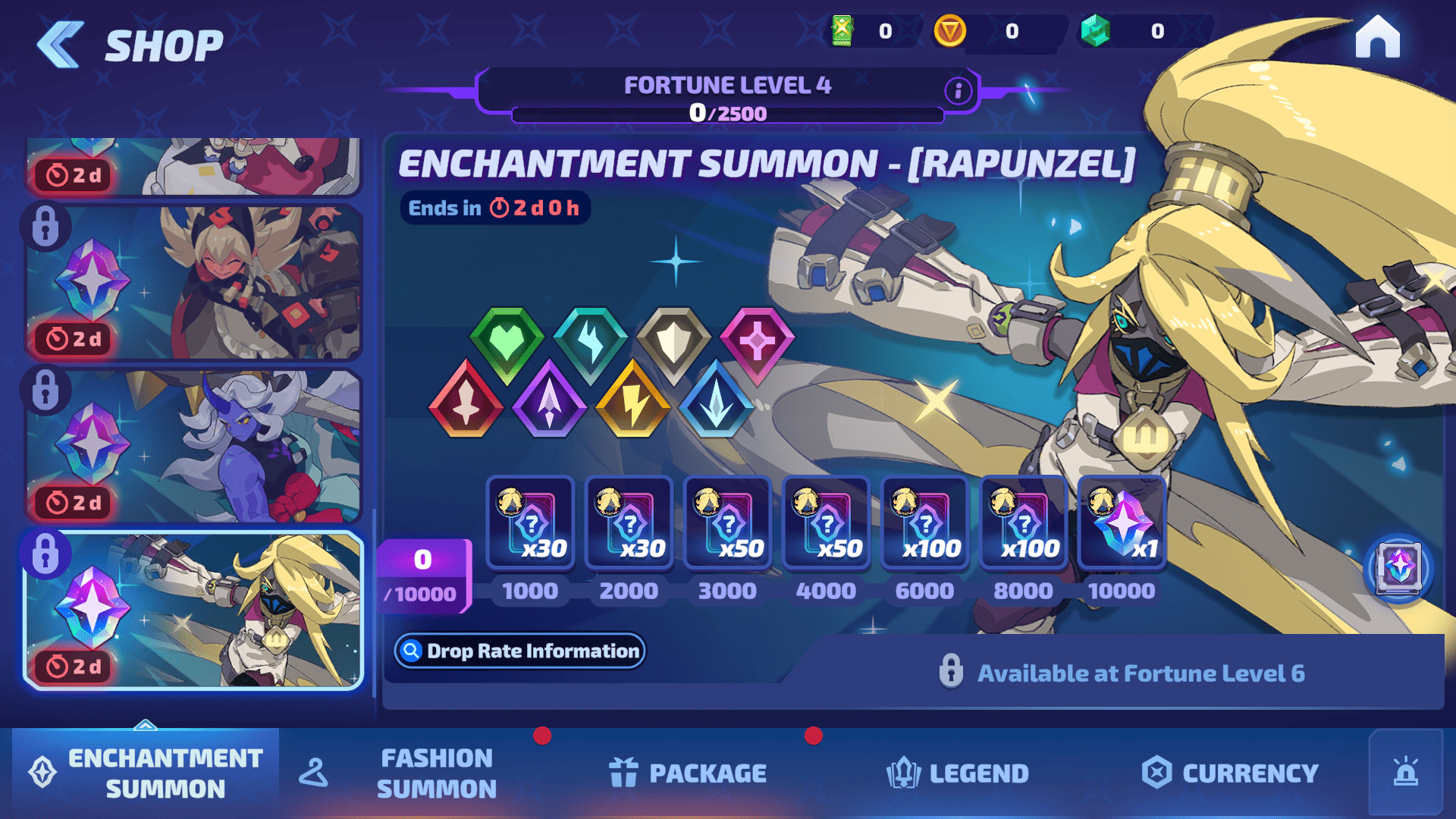The height and width of the screenshot is (819, 1456).
Task: Go back using the Shop arrow
Action: 61,45
